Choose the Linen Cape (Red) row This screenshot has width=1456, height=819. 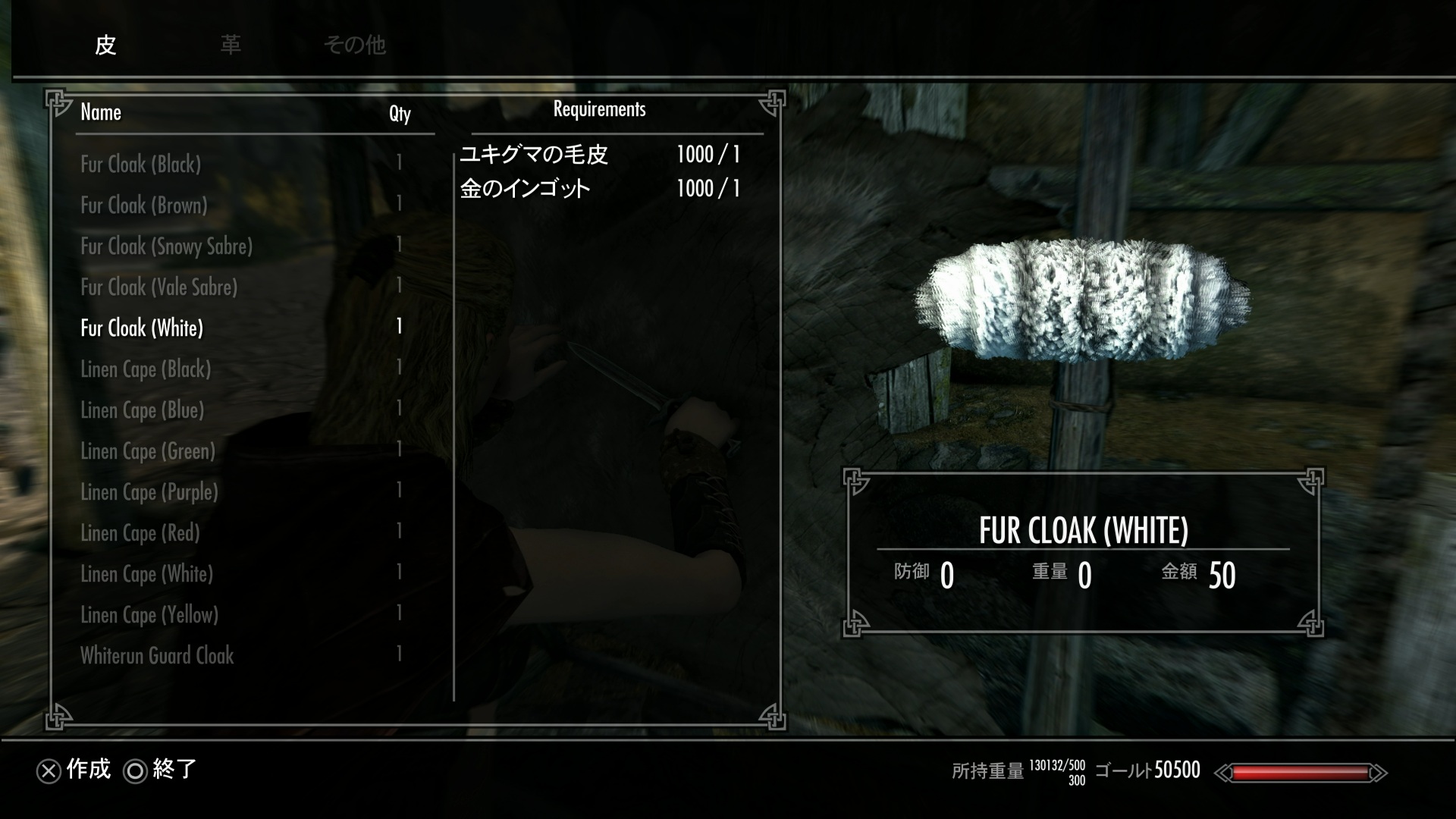coord(140,533)
